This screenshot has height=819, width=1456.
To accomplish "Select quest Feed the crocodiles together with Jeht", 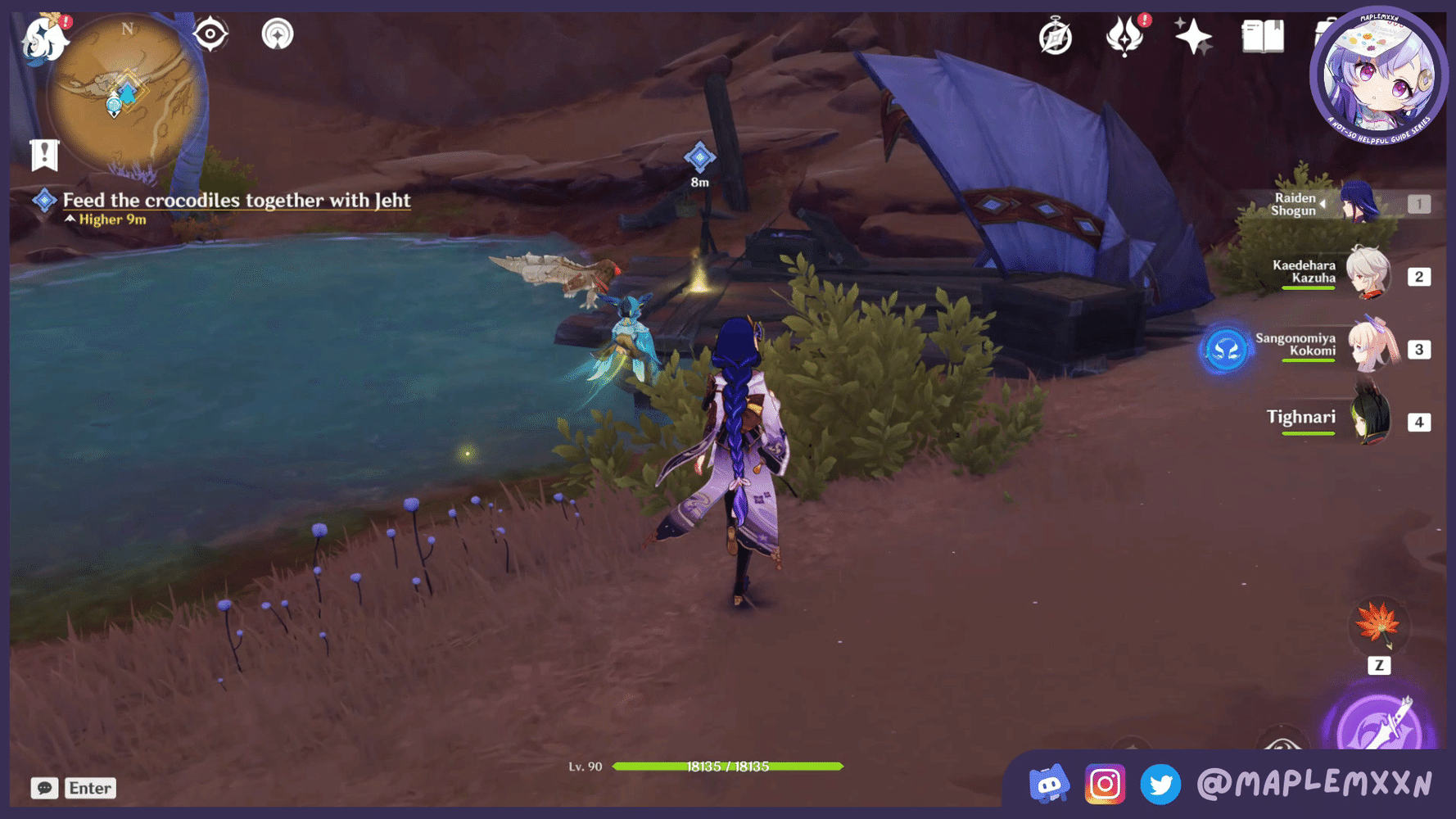I will (x=237, y=201).
